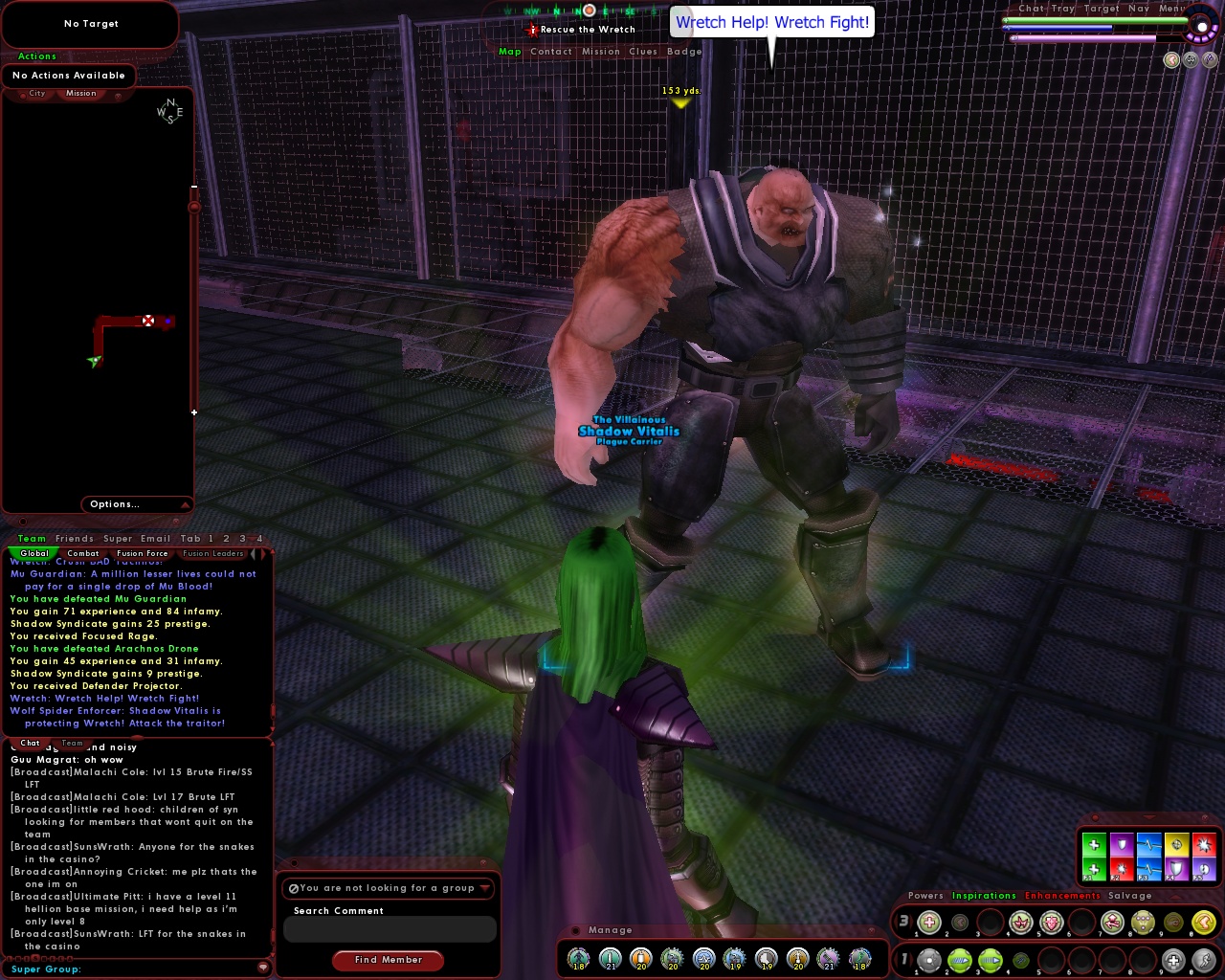Toggle the running-figure power at tray's end
Viewport: 1225px width, 980px height.
tap(1204, 959)
